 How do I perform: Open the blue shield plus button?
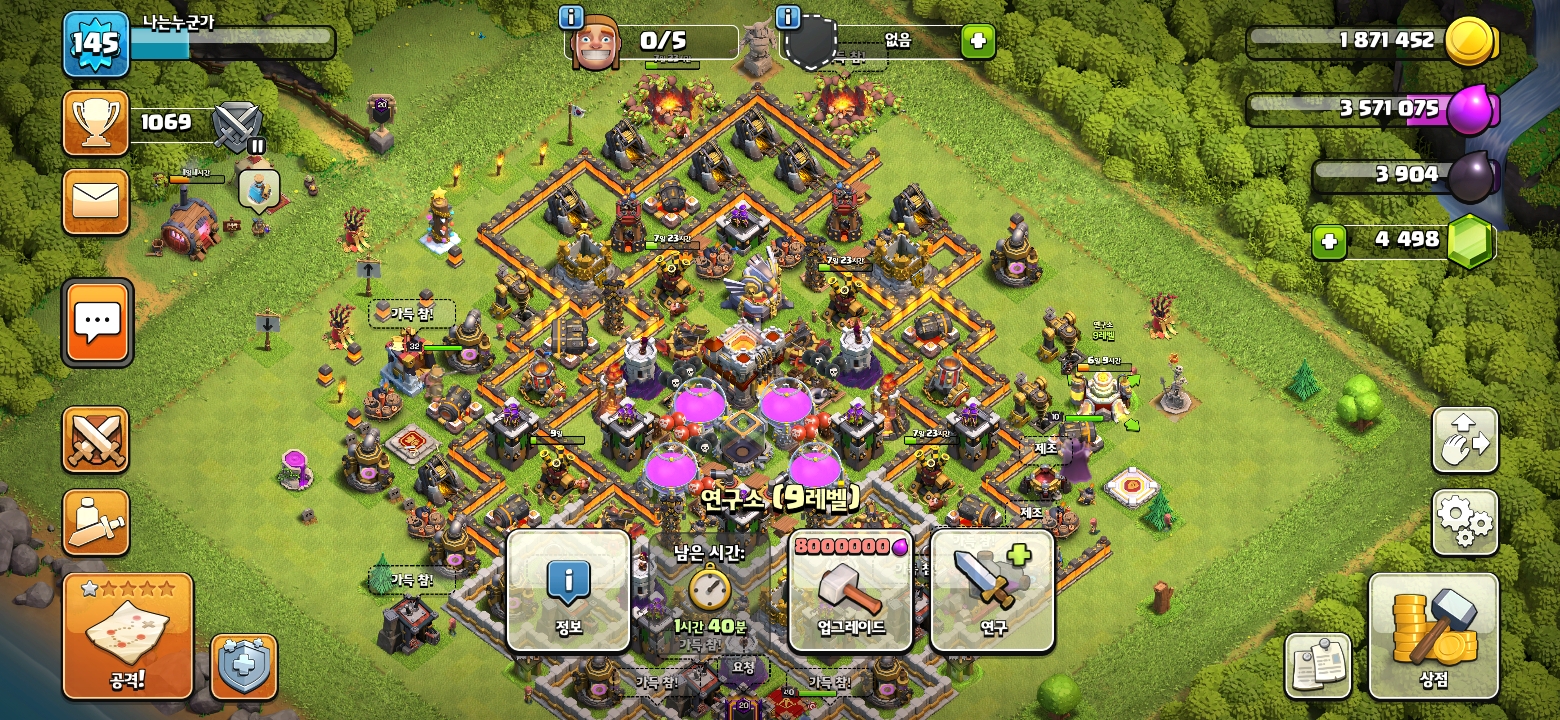(244, 666)
